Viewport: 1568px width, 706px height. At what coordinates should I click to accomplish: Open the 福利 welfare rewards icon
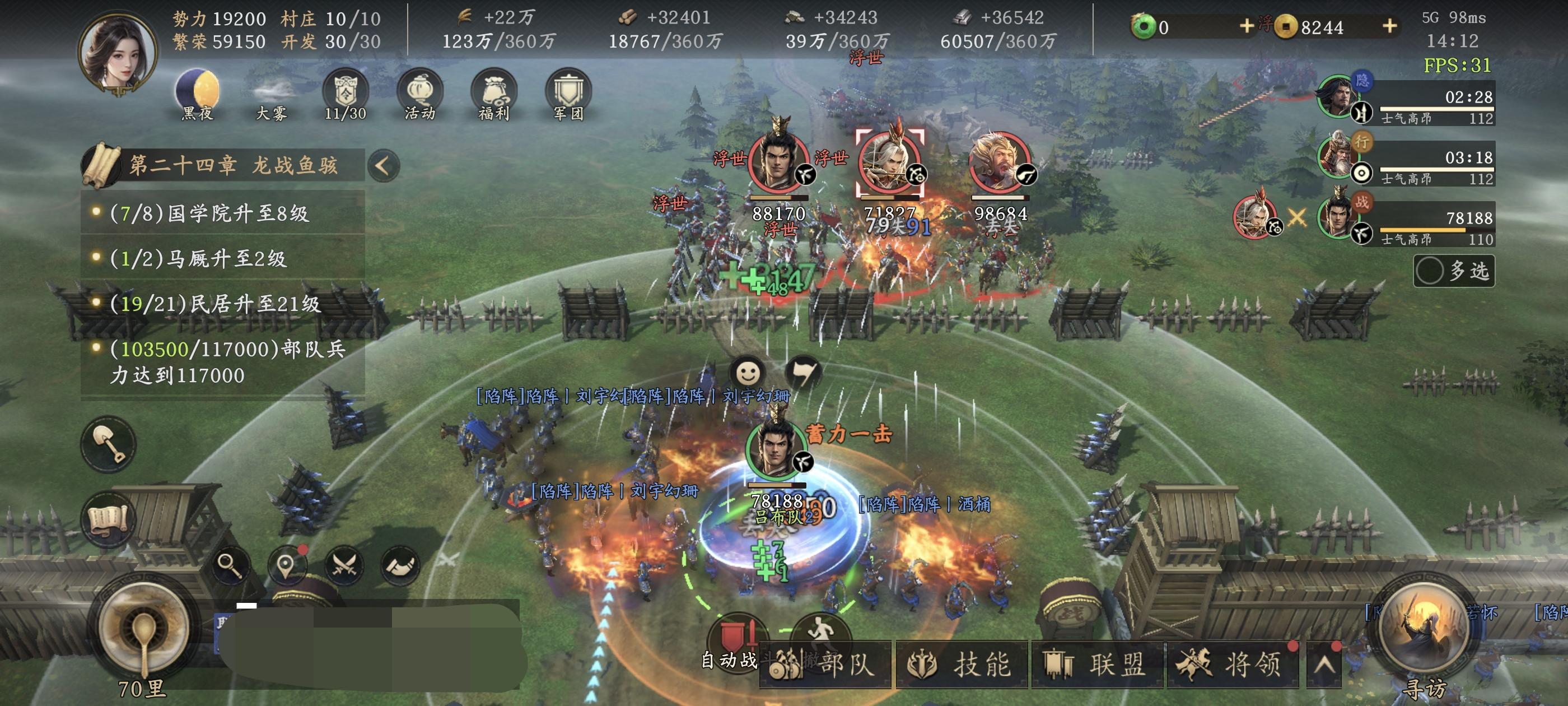(x=494, y=93)
